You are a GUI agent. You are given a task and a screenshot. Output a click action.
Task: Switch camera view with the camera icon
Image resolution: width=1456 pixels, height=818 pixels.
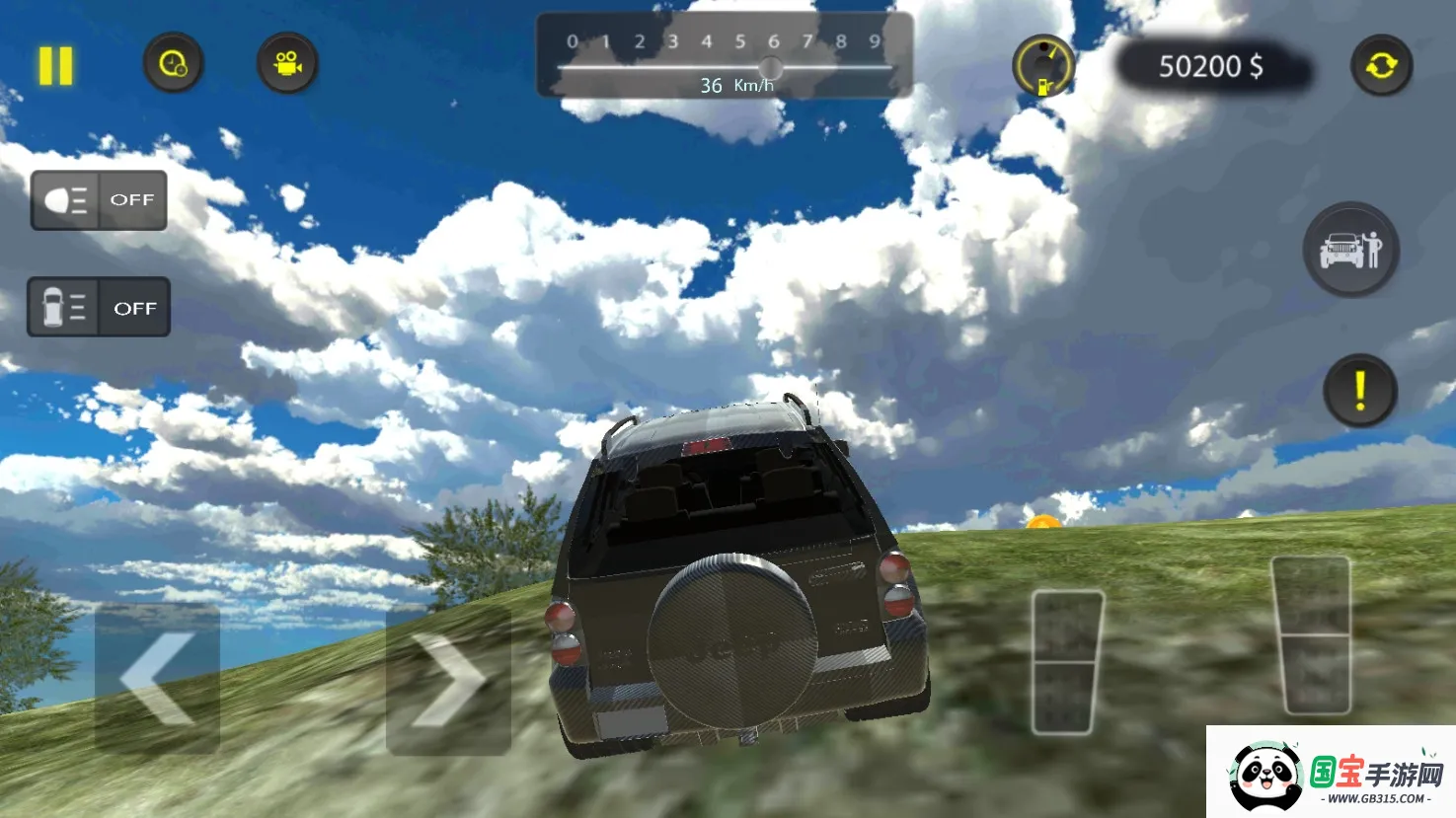[x=287, y=64]
